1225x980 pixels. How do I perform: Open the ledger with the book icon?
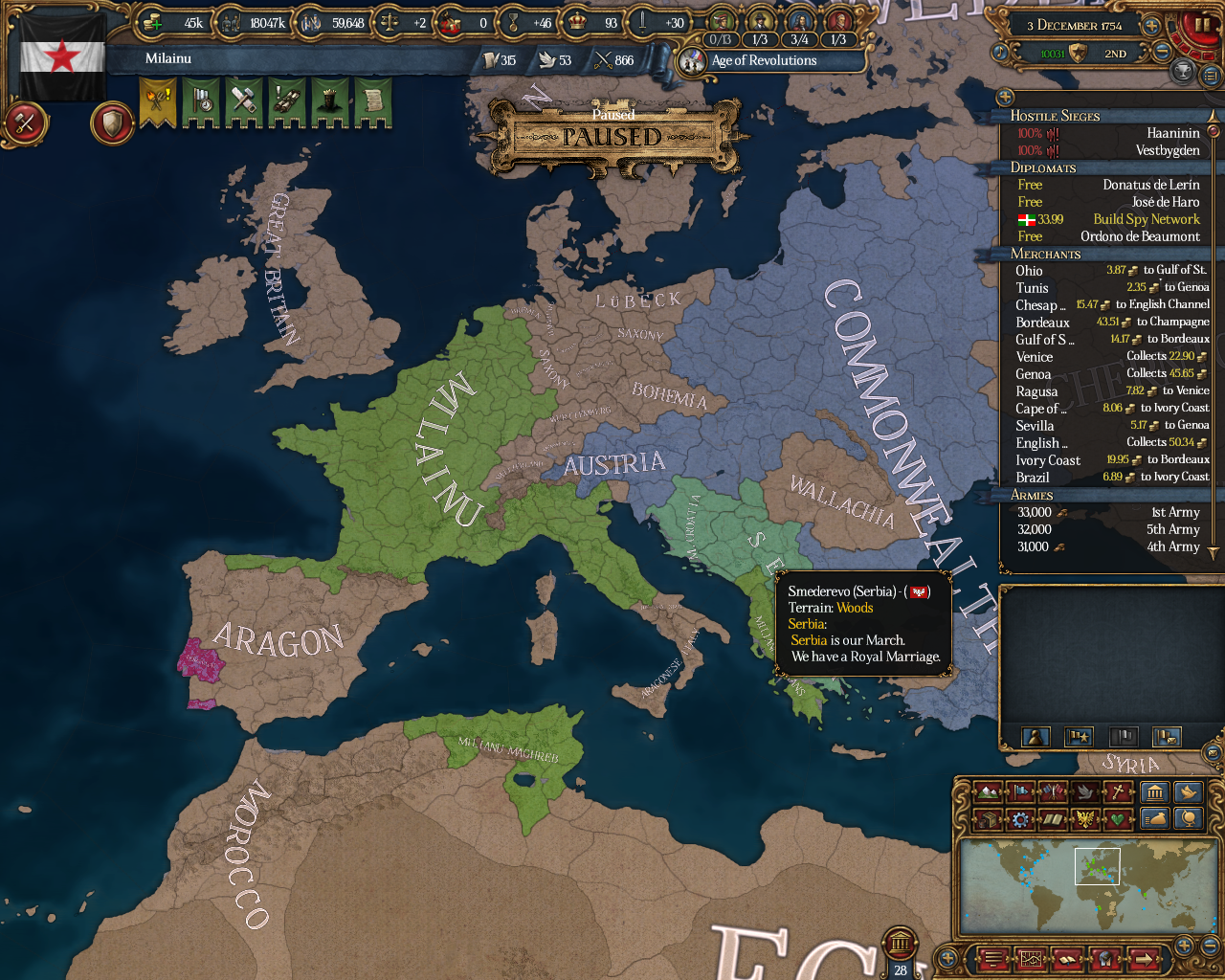1067,959
